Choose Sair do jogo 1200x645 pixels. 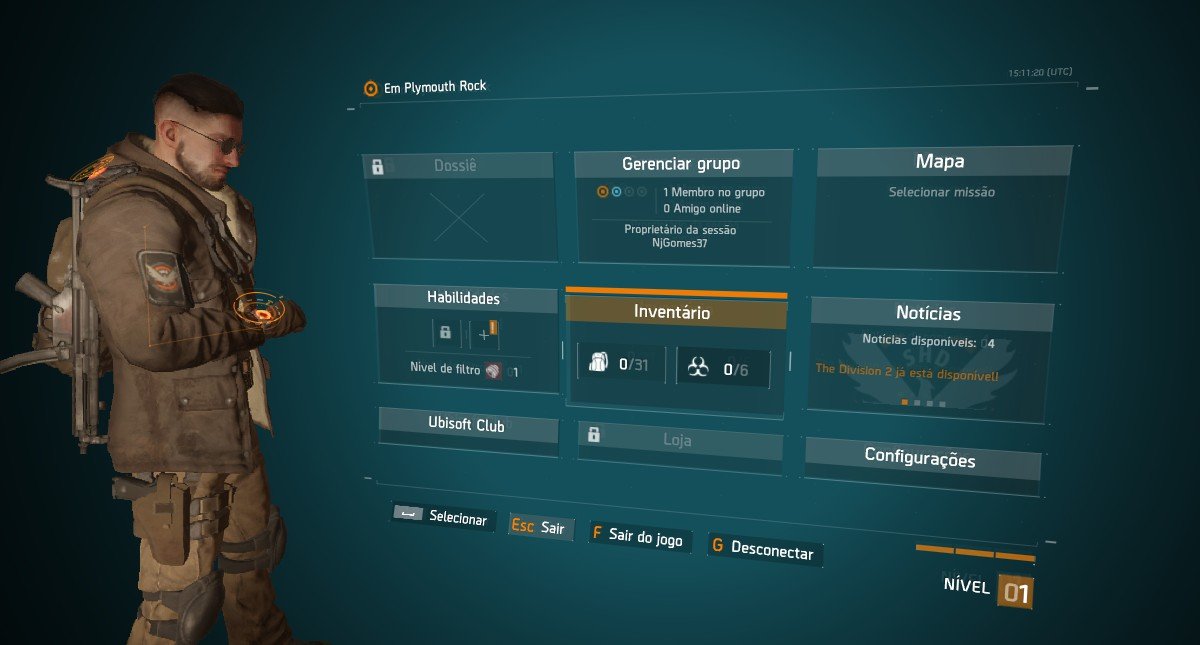(x=639, y=538)
